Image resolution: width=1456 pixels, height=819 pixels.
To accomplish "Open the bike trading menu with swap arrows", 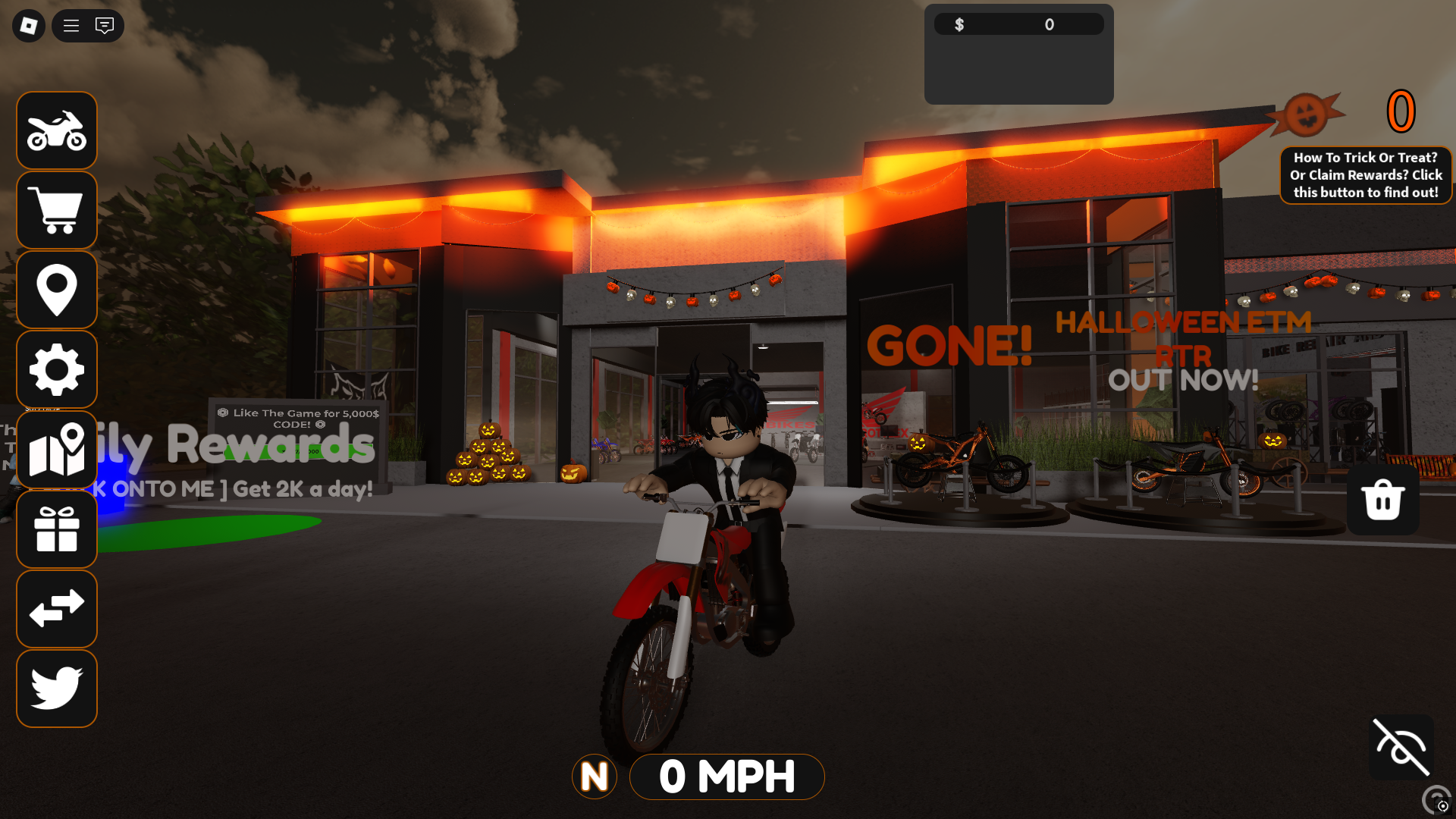I will (56, 609).
